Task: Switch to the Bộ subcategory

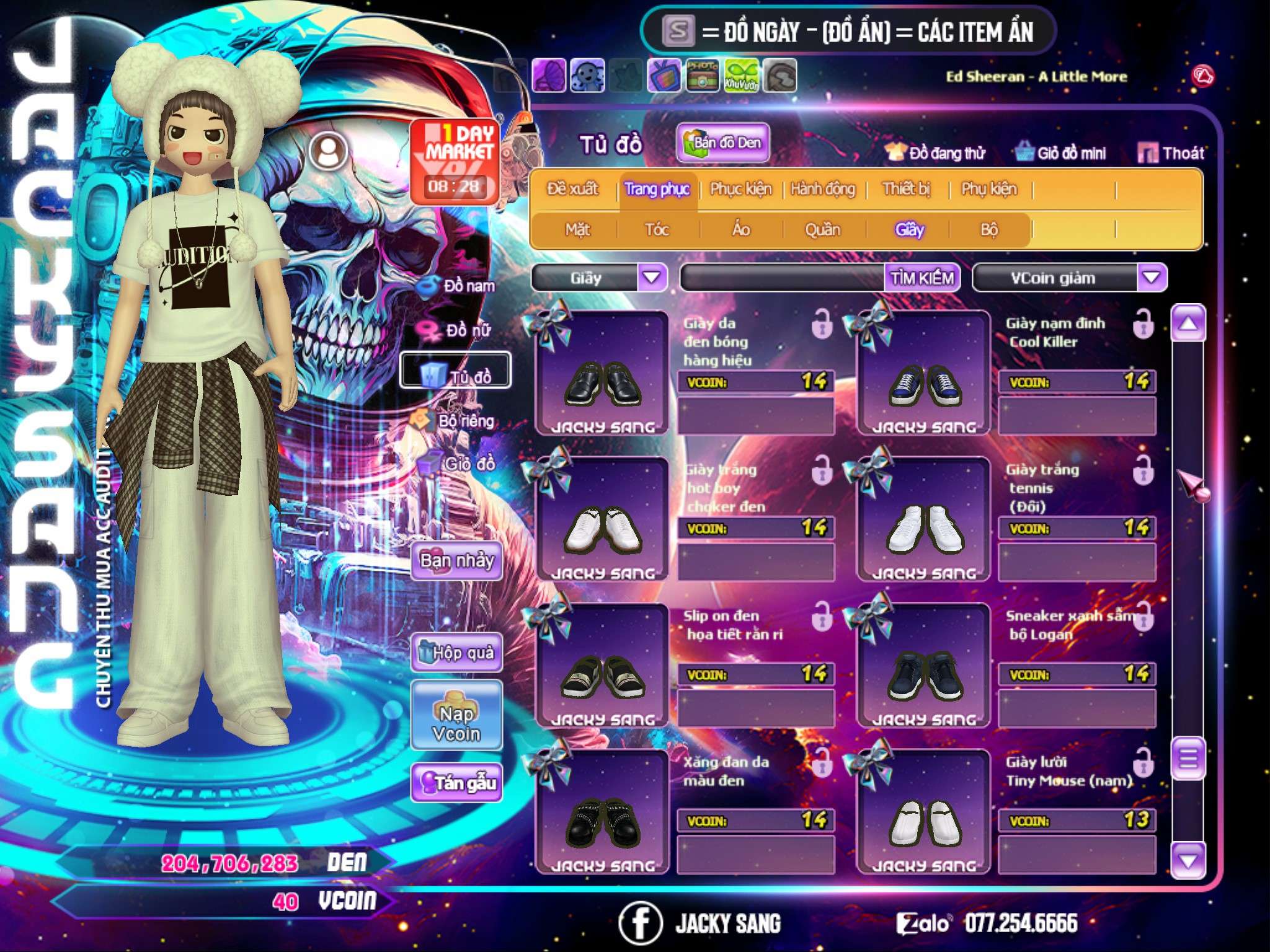Action: (x=989, y=230)
